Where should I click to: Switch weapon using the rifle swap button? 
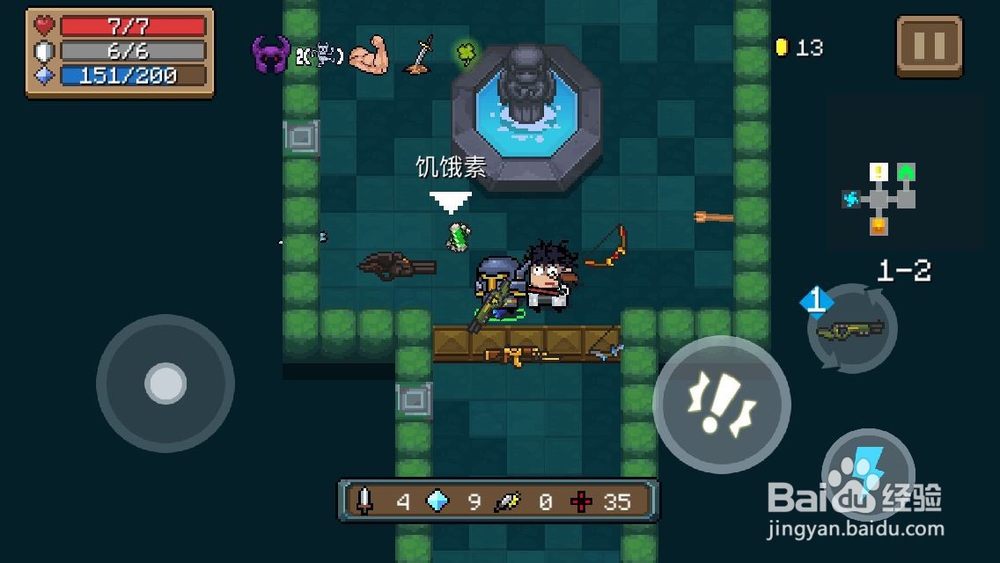coord(851,328)
